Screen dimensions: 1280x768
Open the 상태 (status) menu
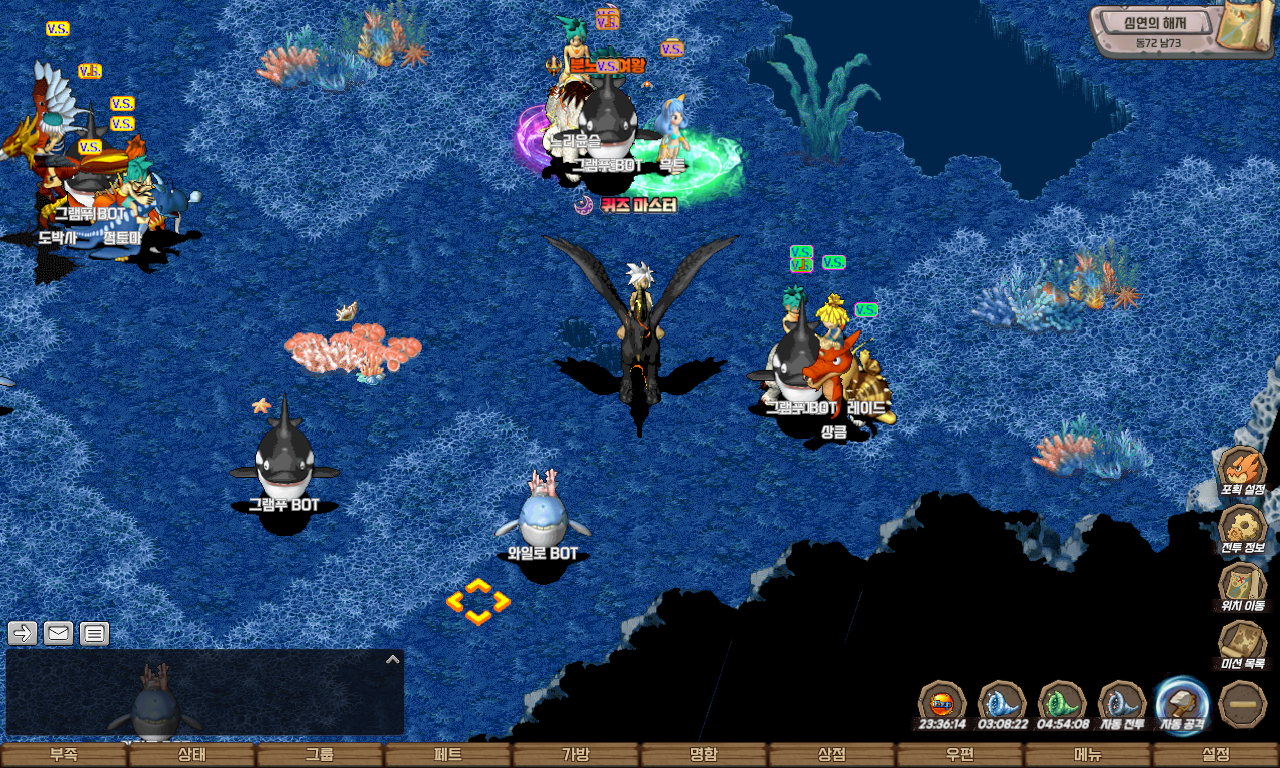click(x=192, y=755)
